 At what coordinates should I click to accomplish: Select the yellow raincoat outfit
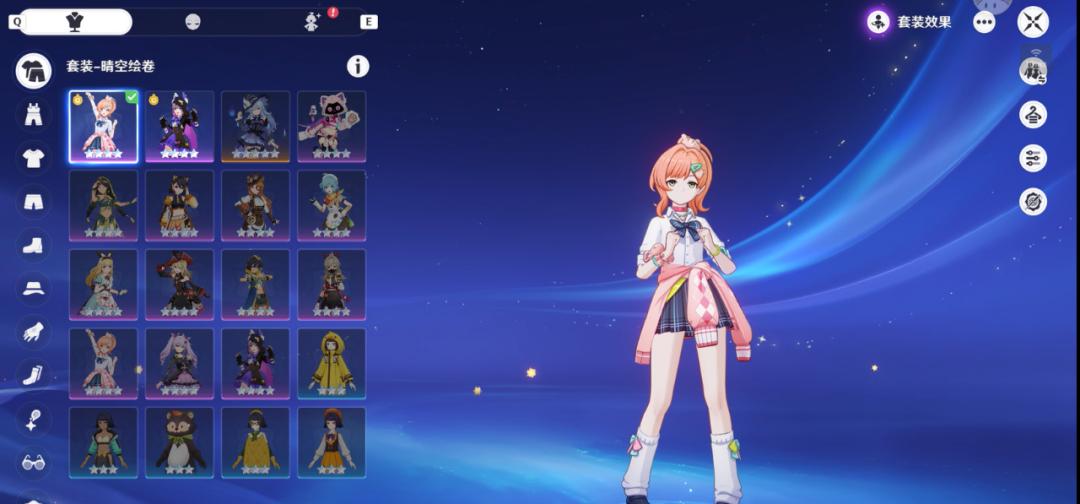331,363
